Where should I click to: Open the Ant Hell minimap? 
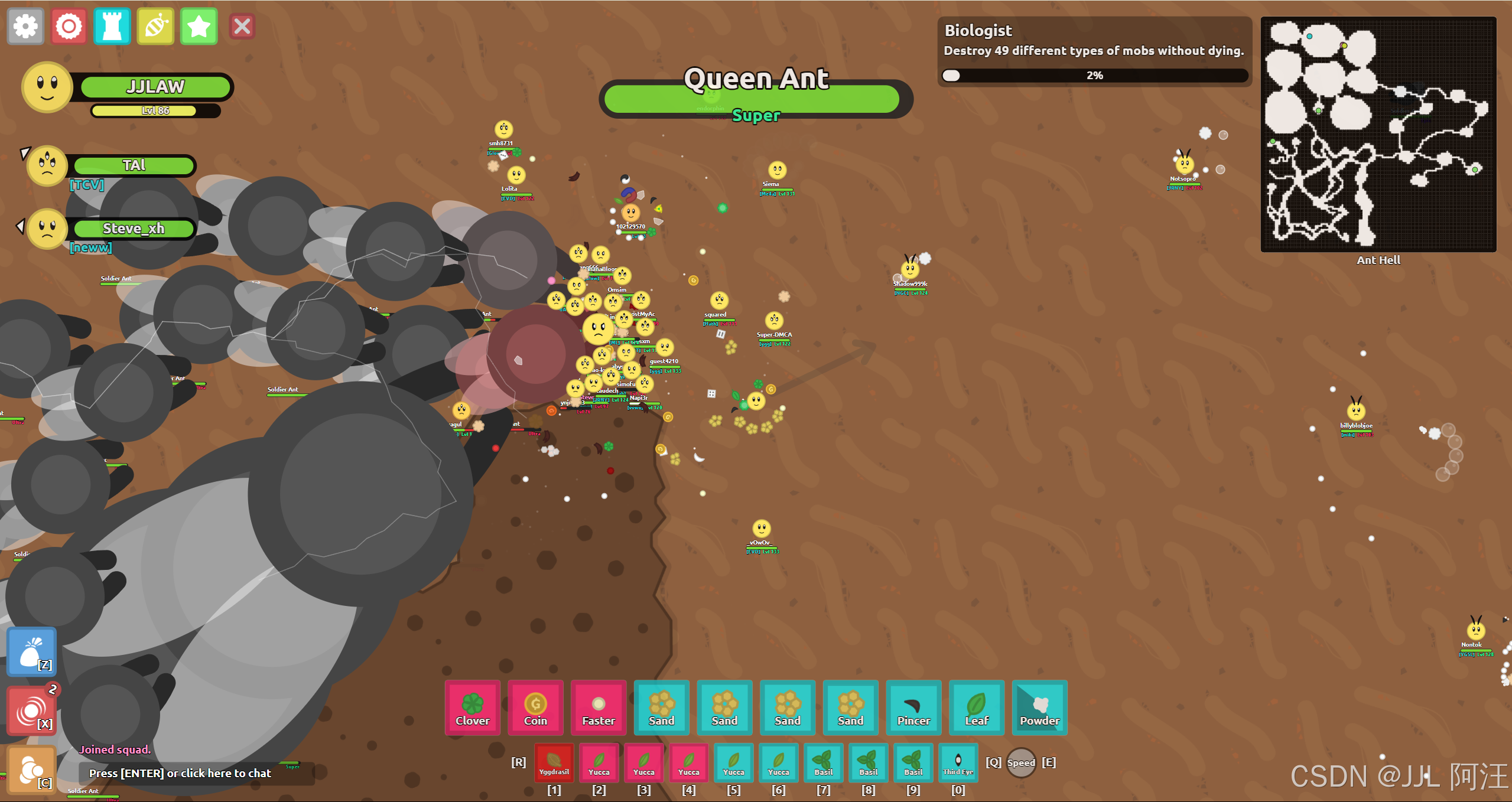(x=1378, y=135)
